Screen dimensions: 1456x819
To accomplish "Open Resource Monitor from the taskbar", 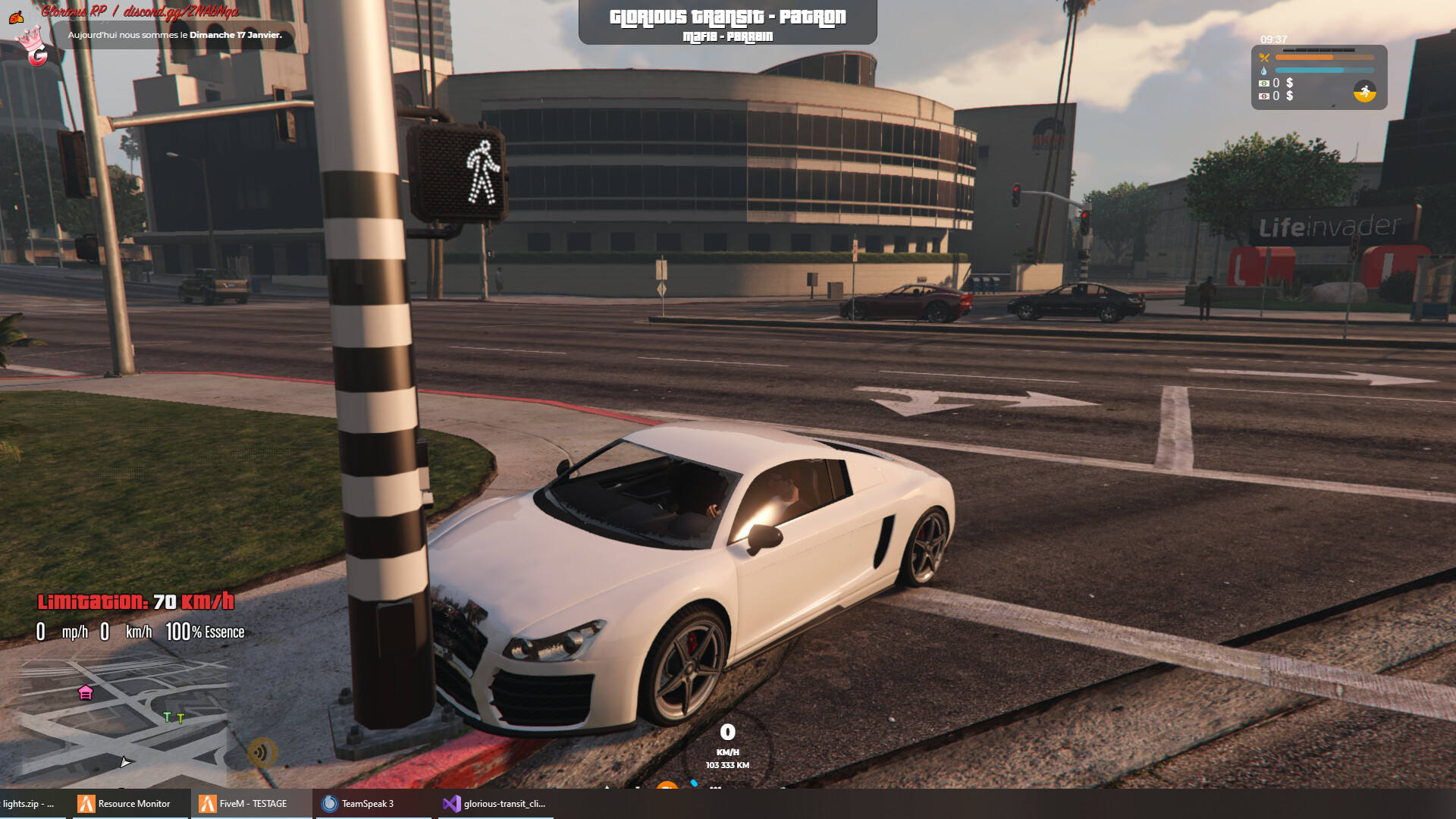I will point(125,804).
